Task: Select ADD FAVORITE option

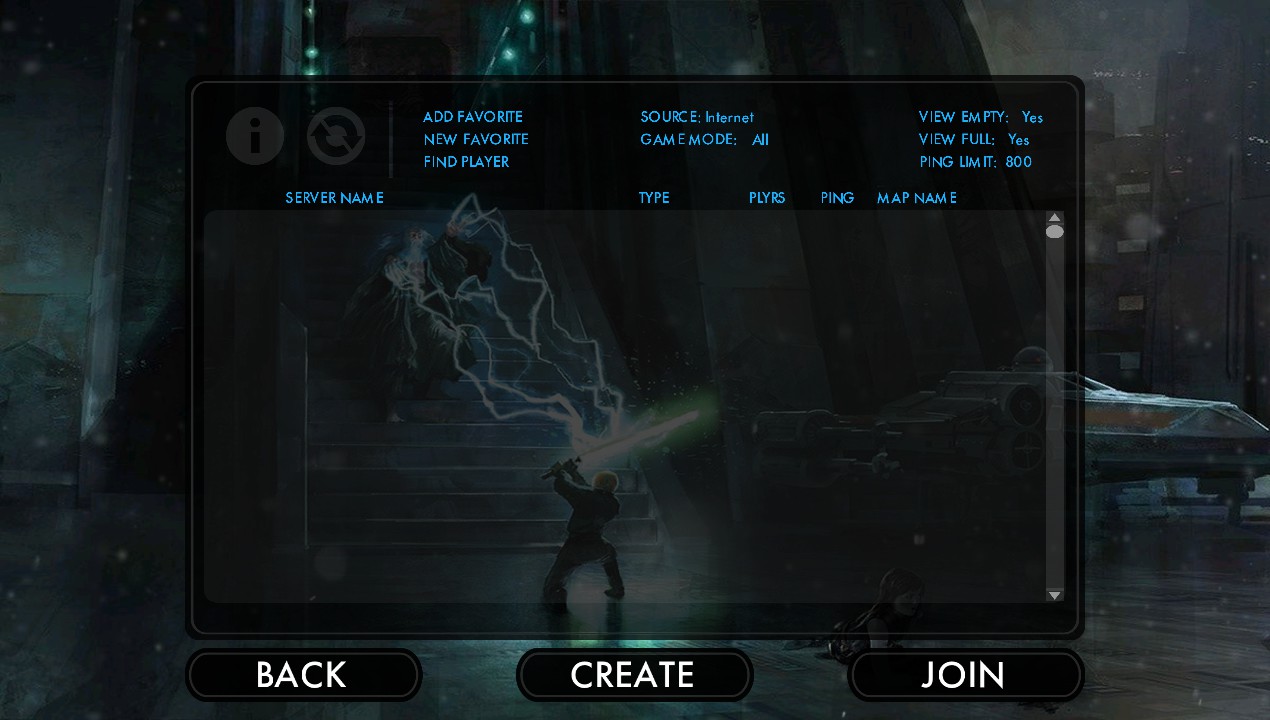Action: pyautogui.click(x=472, y=117)
